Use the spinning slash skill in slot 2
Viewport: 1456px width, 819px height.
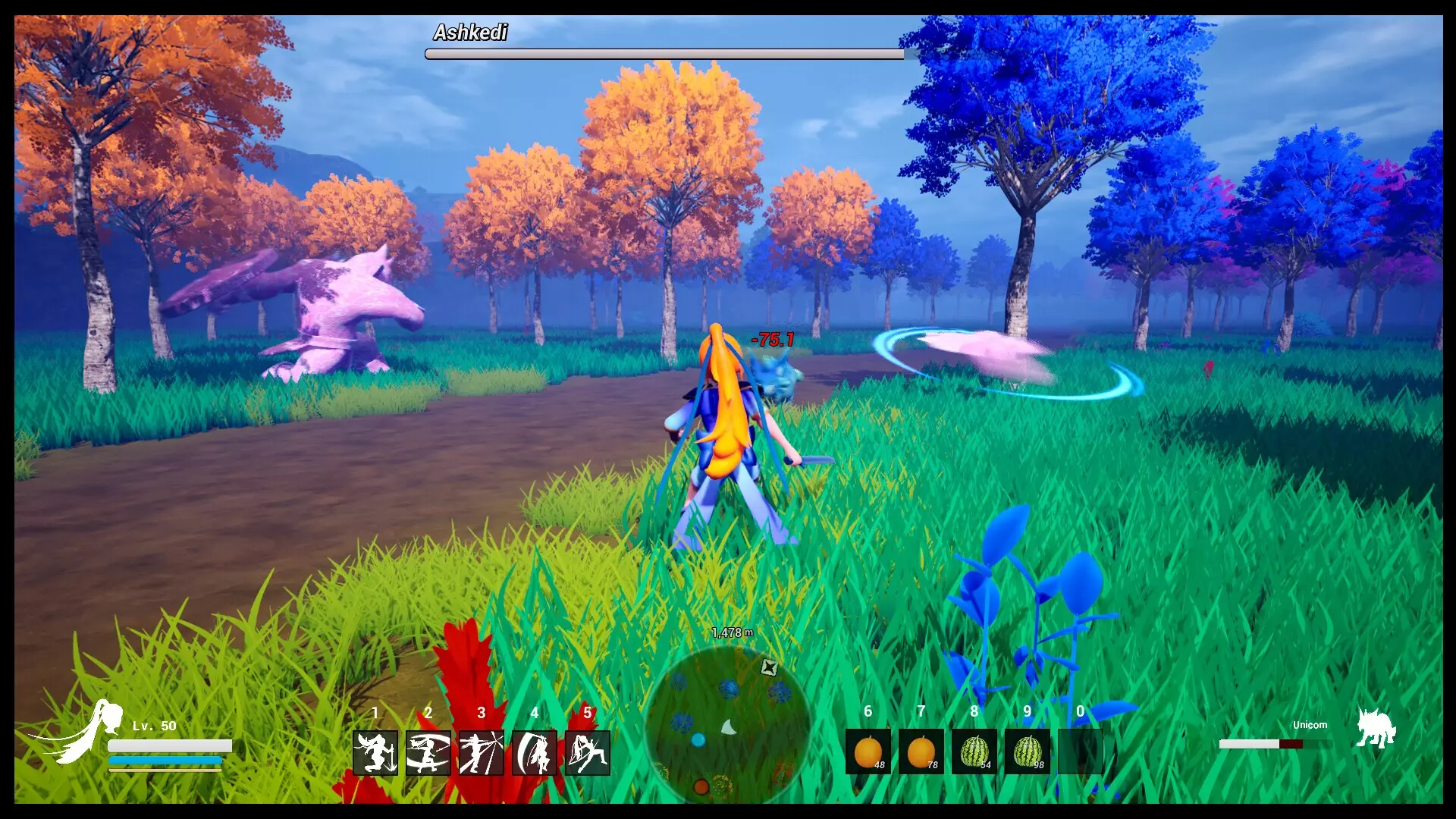428,752
